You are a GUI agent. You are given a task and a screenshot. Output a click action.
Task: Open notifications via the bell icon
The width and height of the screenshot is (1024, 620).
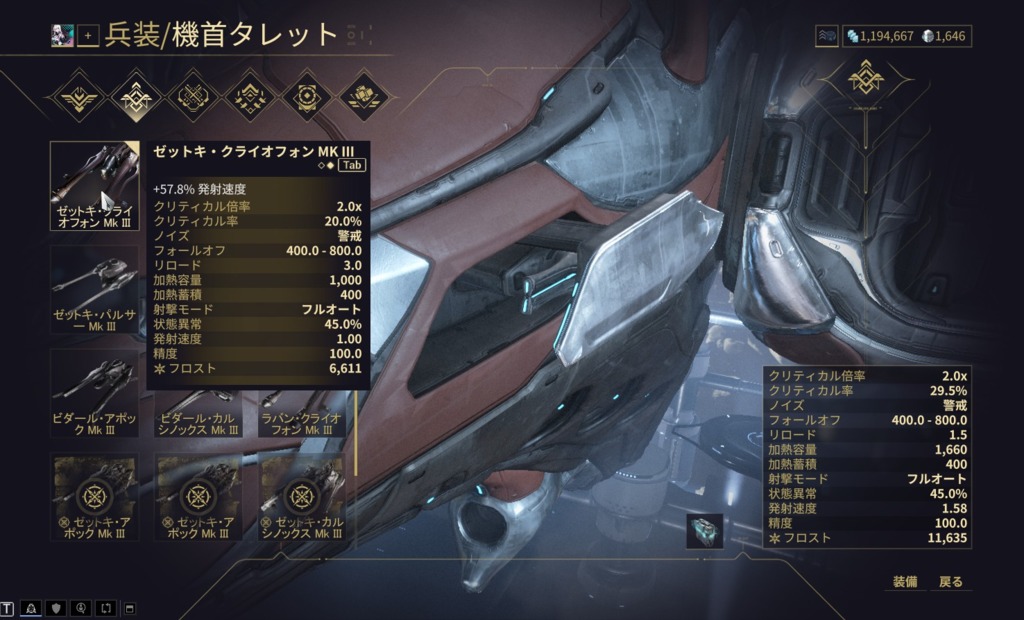(x=31, y=608)
